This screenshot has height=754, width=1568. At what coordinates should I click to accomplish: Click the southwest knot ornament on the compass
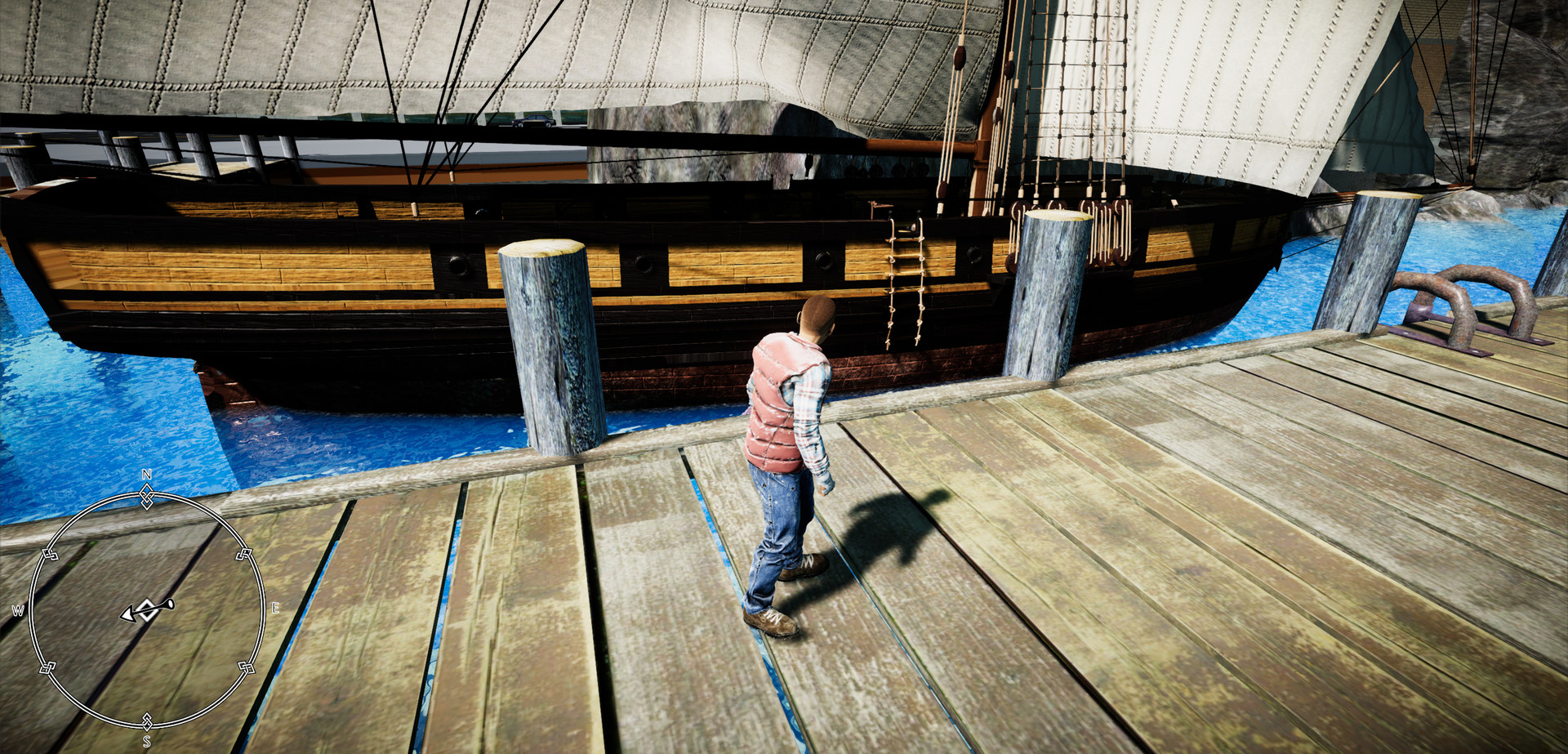[x=47, y=668]
